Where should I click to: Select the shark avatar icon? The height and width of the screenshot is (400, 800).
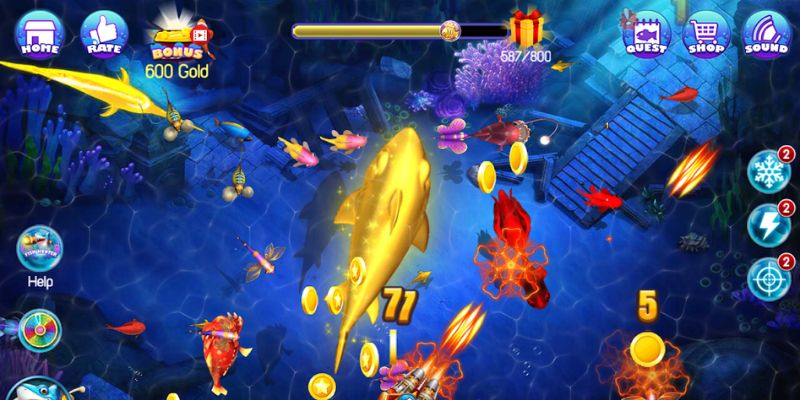(x=40, y=388)
